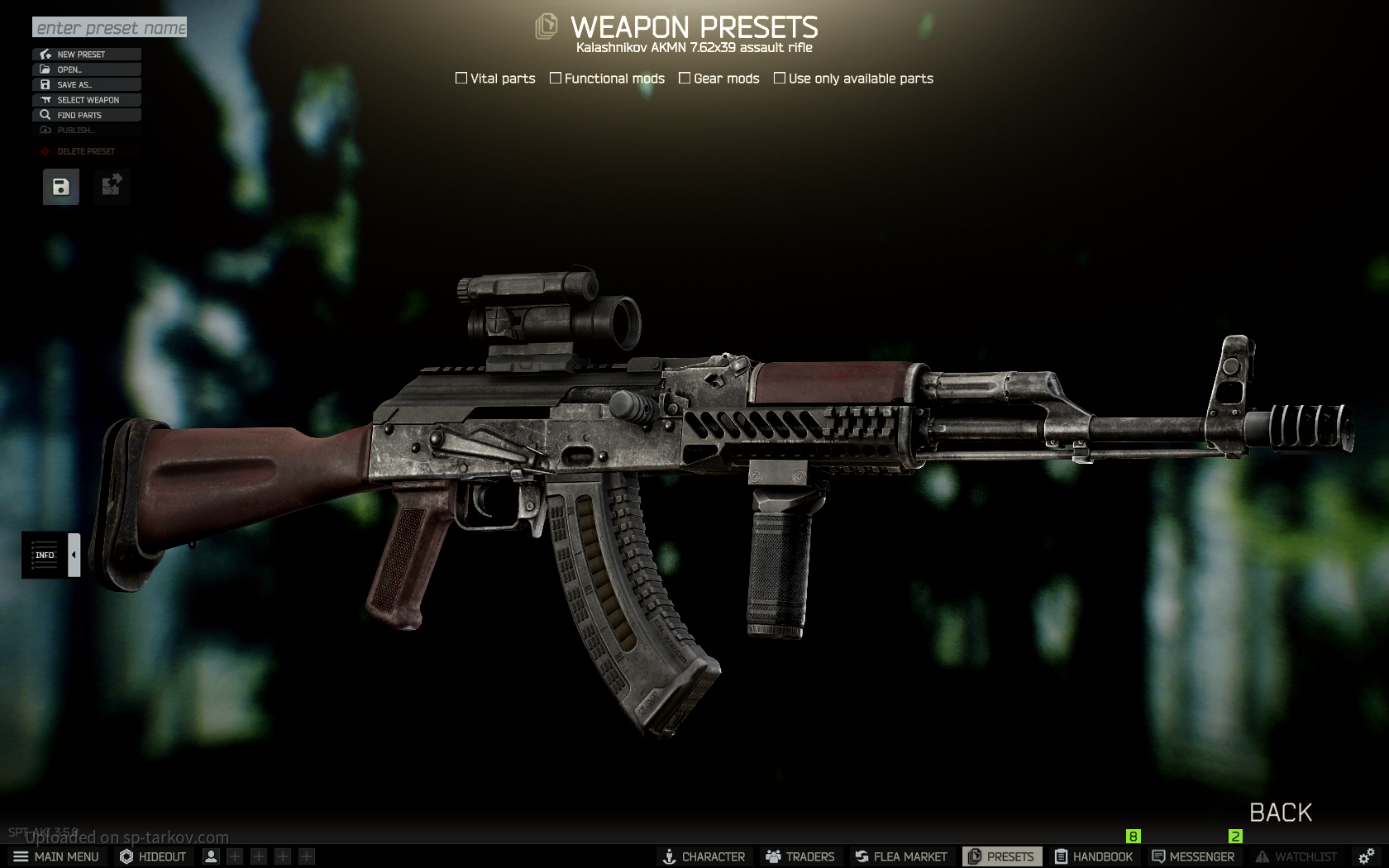Open the Messenger
The width and height of the screenshot is (1389, 868).
coord(1193,856)
